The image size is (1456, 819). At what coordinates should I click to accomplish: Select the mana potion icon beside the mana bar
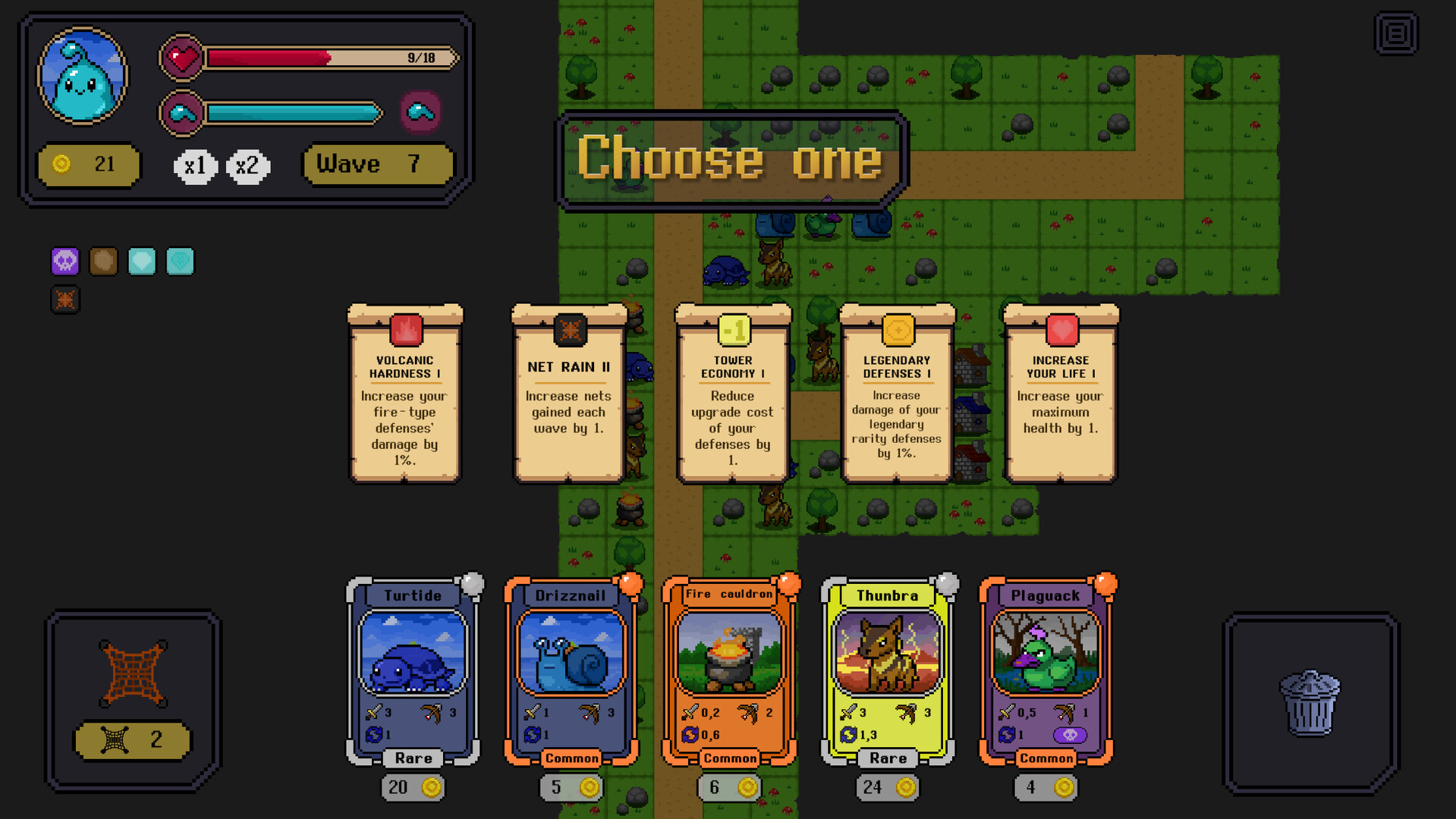[422, 112]
